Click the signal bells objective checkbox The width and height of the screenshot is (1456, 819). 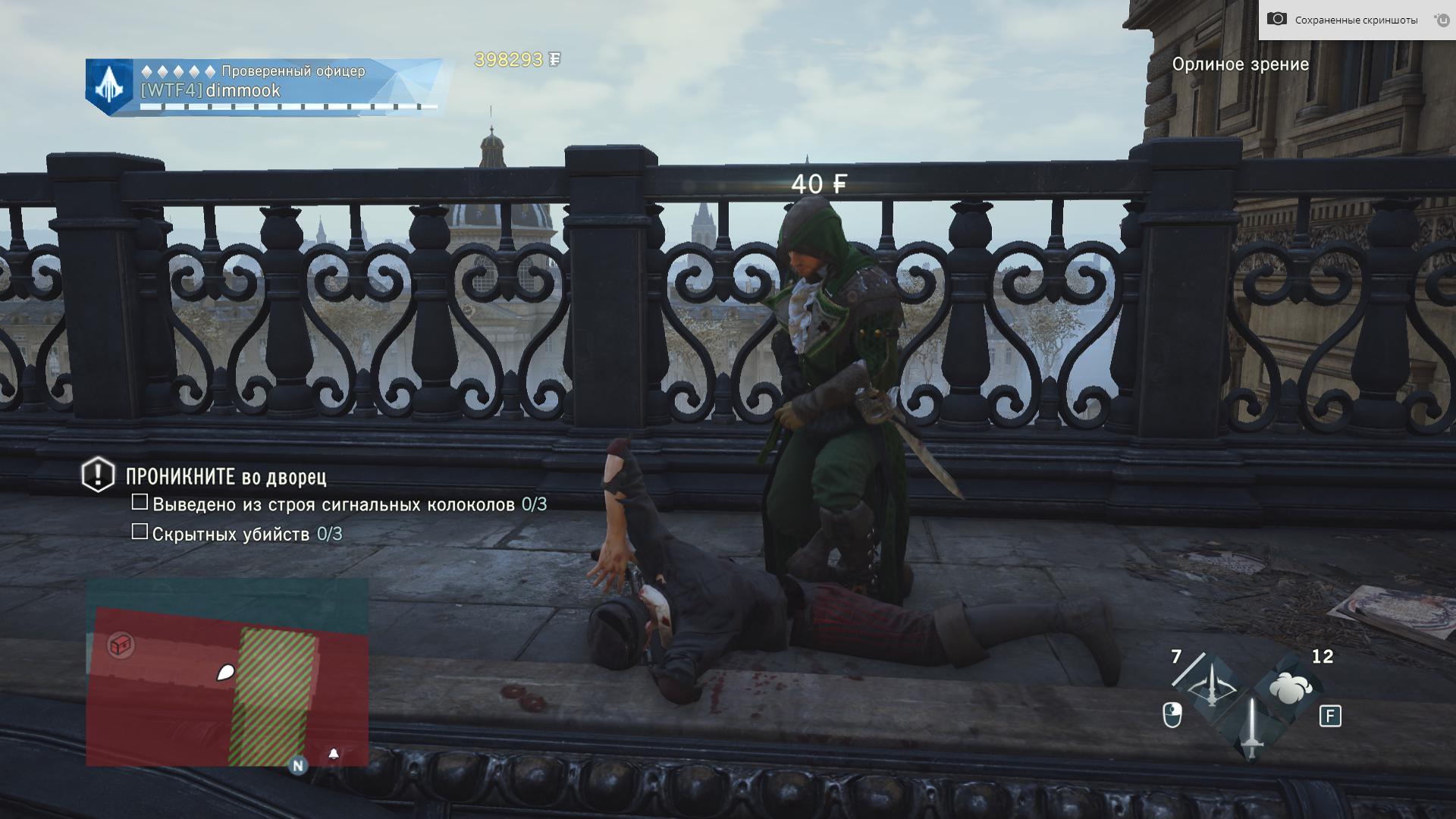click(140, 502)
